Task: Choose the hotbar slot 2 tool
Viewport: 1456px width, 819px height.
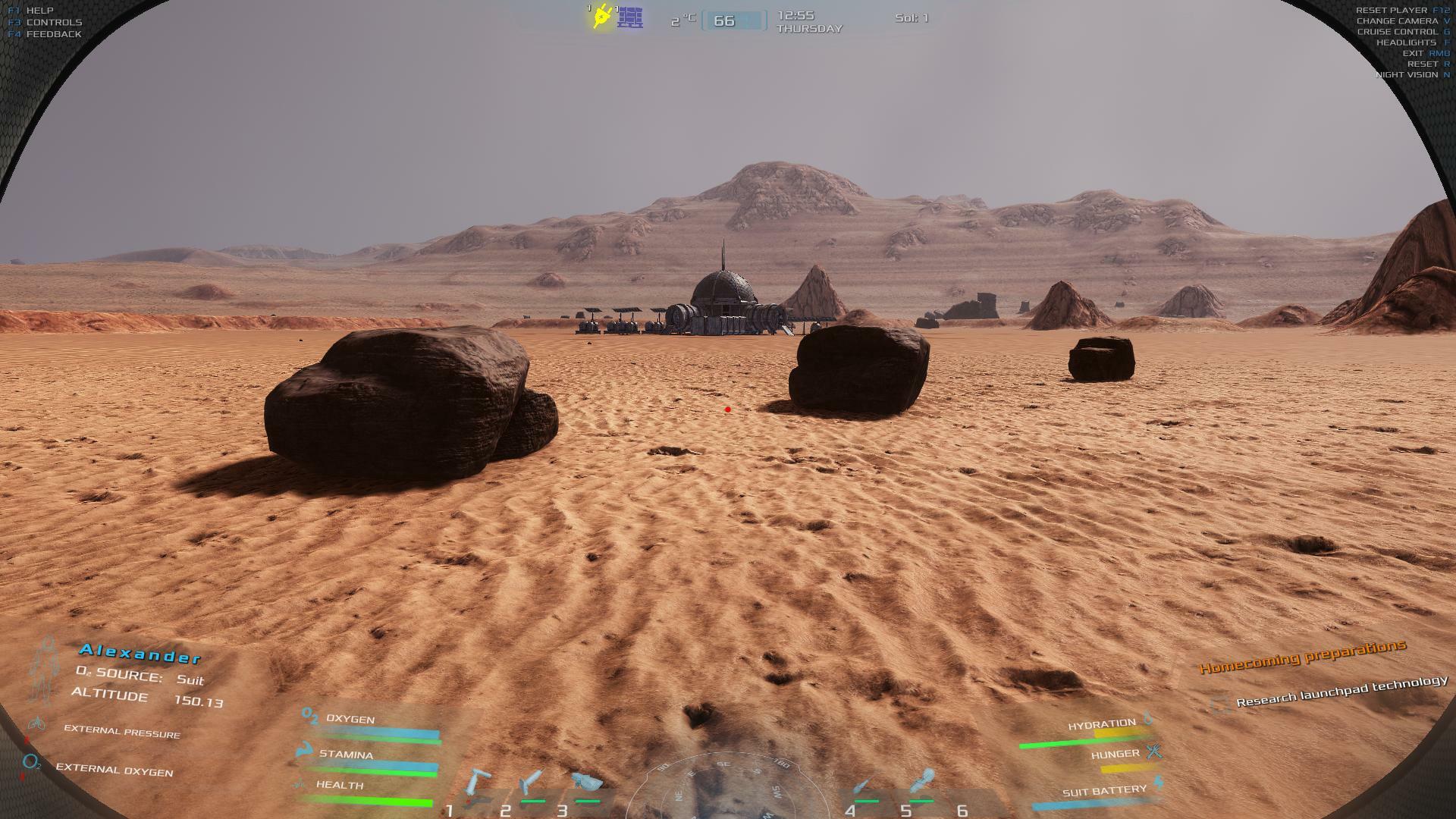Action: tap(532, 784)
